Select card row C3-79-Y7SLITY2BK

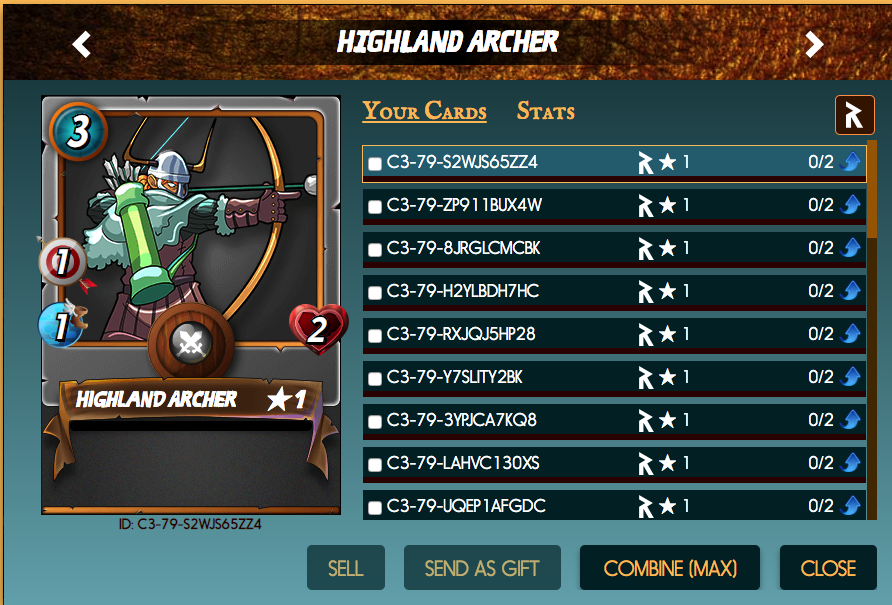click(x=455, y=377)
